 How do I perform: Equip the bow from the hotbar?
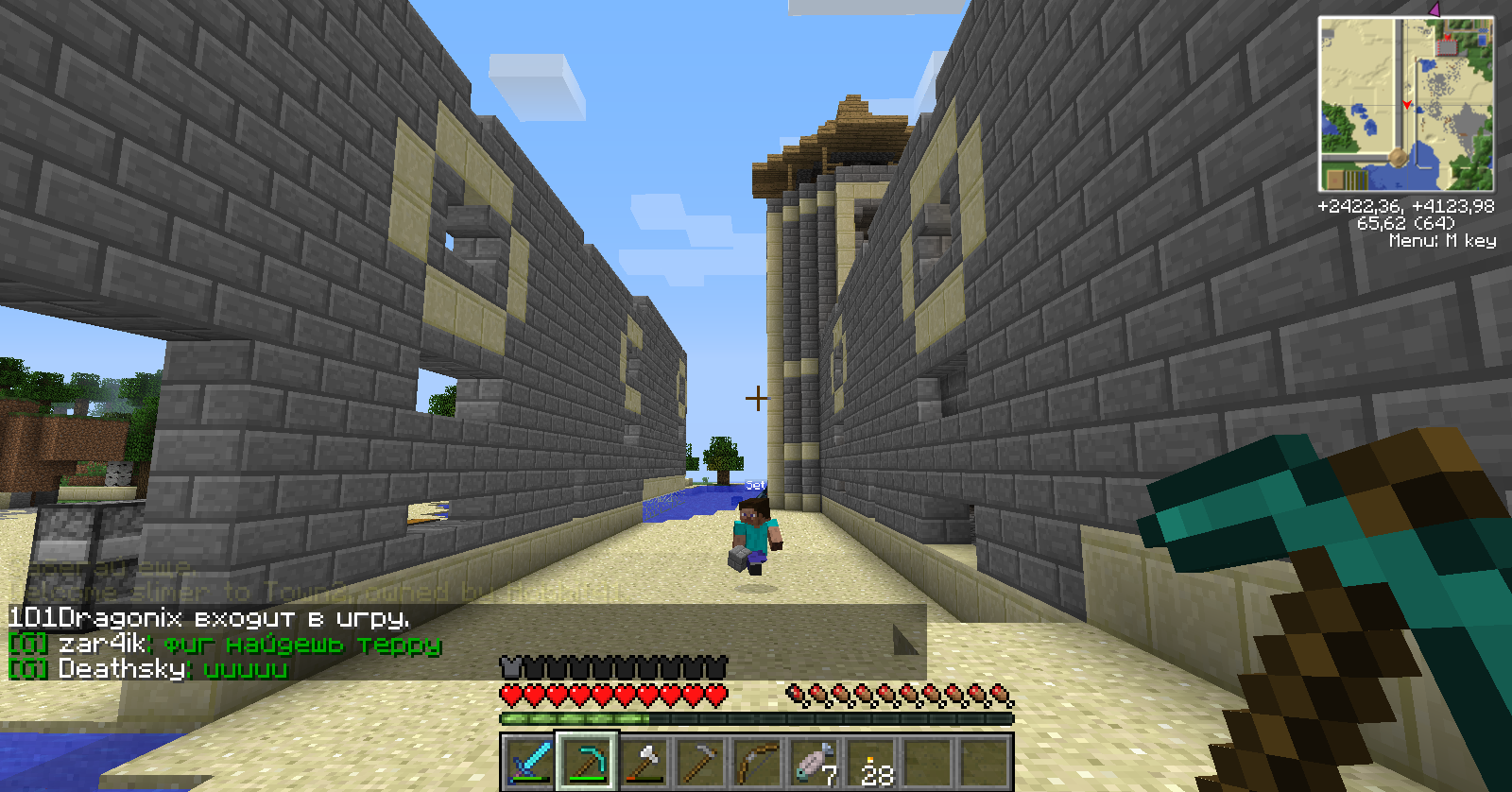[x=757, y=762]
